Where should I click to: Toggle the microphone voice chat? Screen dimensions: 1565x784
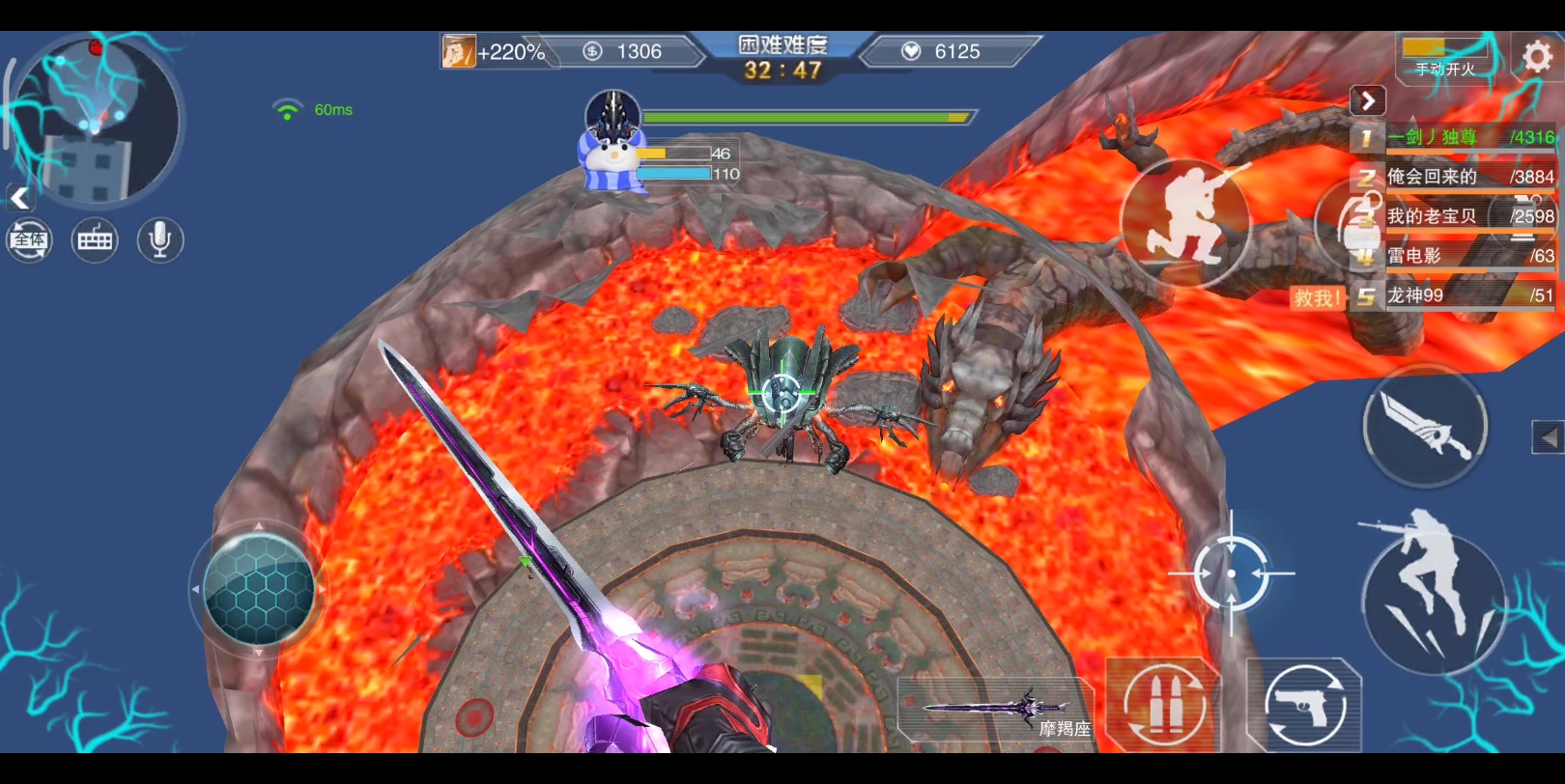pos(160,239)
